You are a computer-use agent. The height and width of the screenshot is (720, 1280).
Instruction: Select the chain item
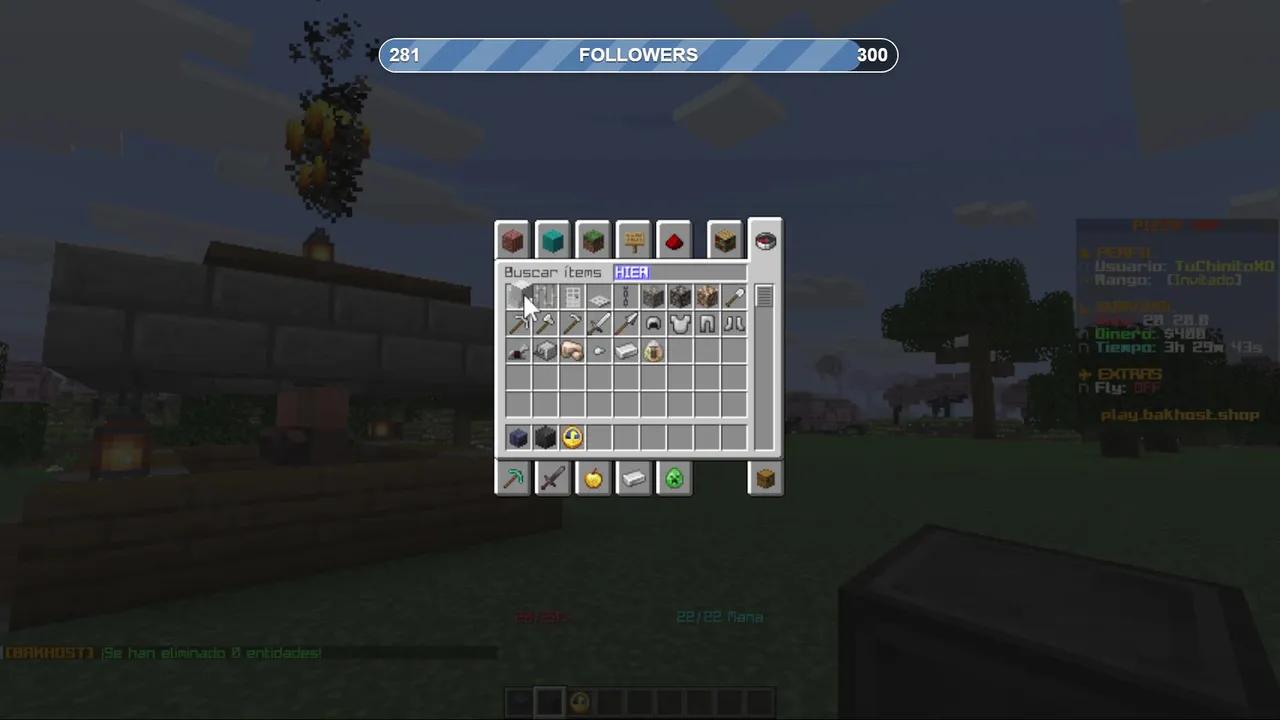coord(626,297)
